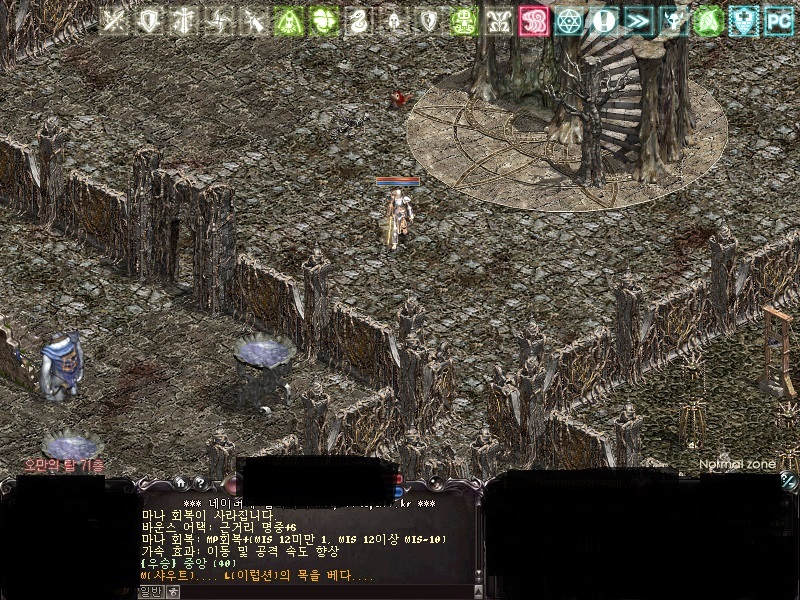Open the PC icon in the top bar

coord(778,21)
